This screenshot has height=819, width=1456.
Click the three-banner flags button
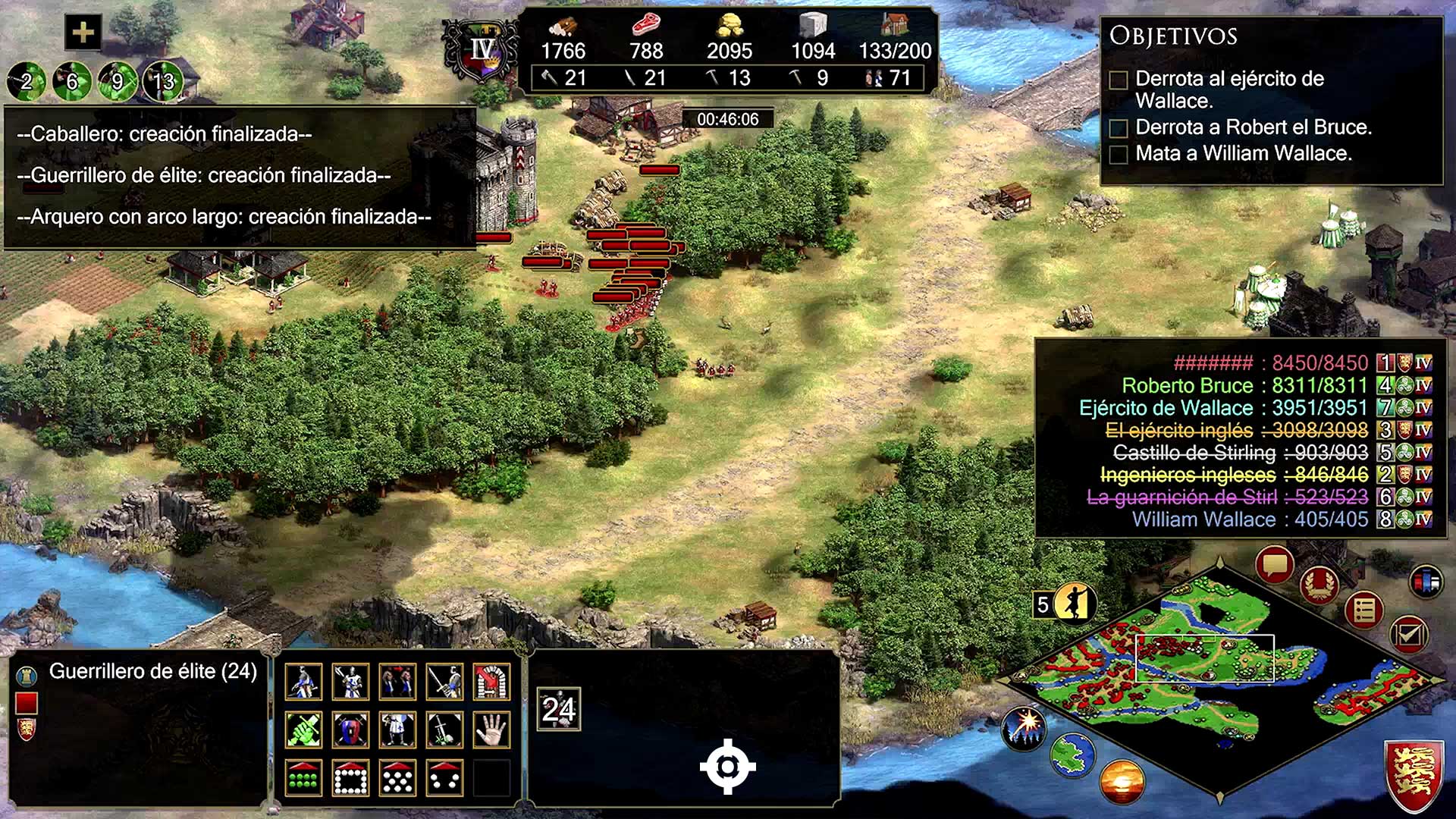pyautogui.click(x=1426, y=582)
